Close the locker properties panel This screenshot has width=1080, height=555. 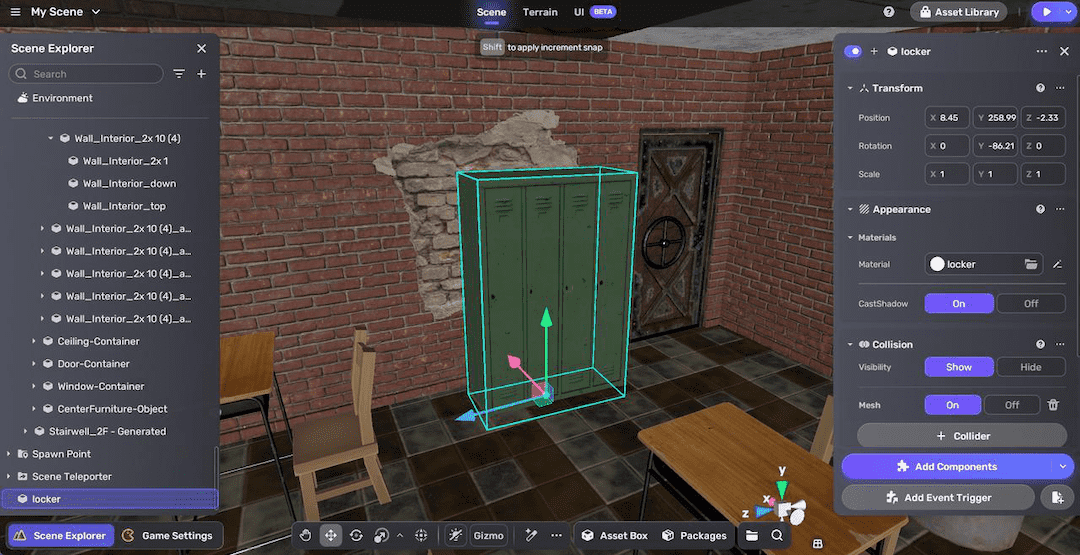tap(1062, 51)
